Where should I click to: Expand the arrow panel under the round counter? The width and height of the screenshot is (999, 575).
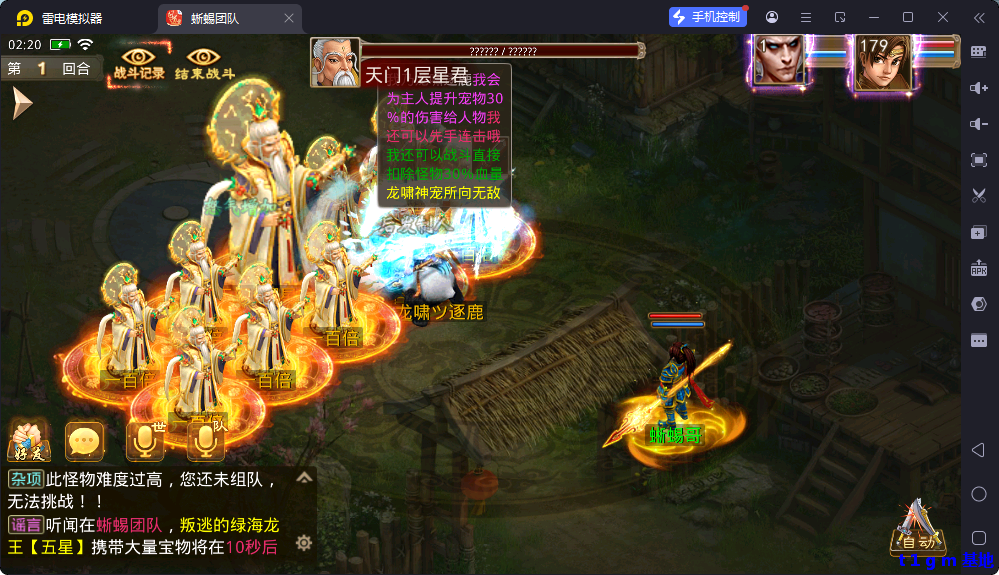point(21,103)
